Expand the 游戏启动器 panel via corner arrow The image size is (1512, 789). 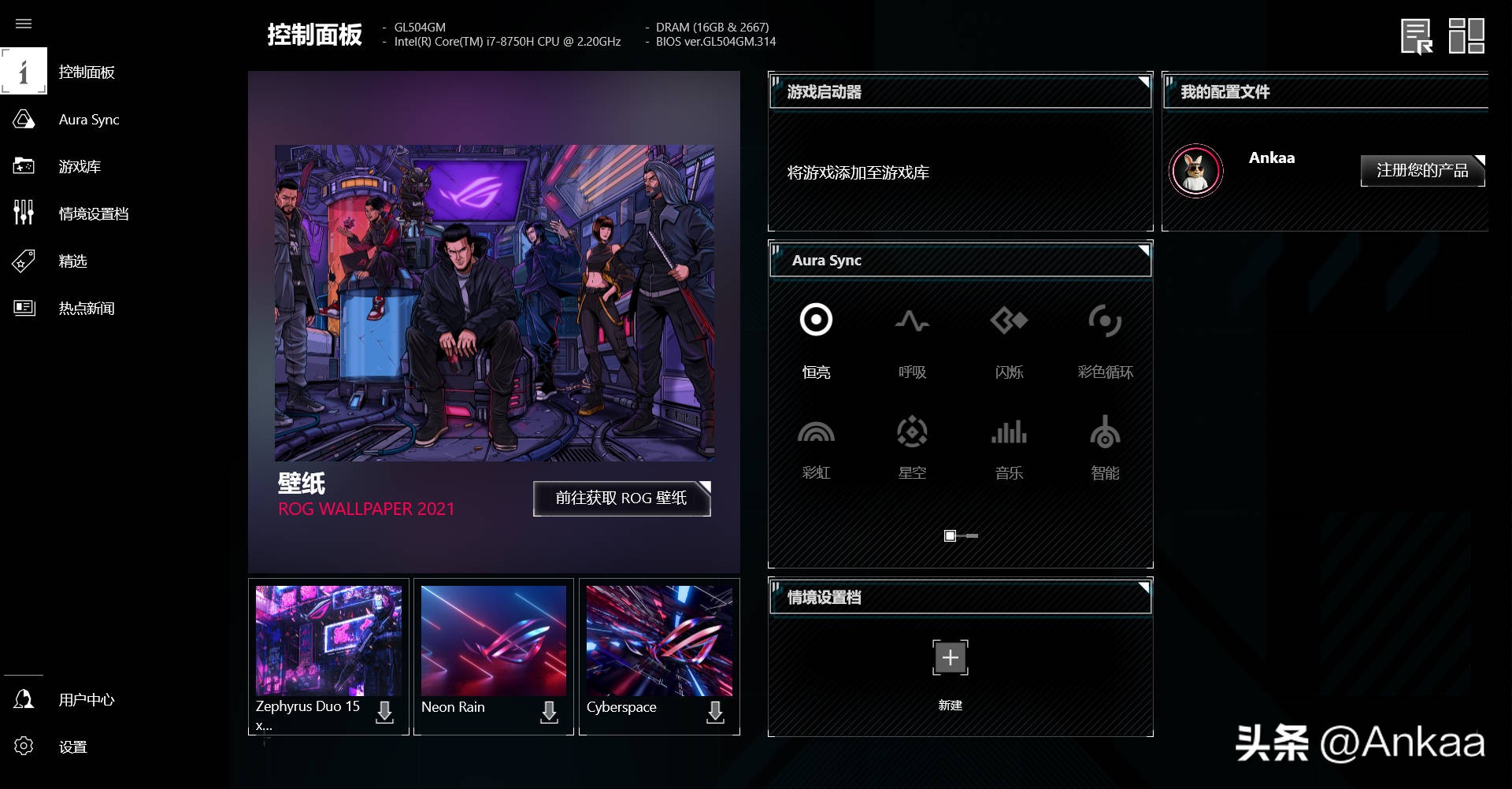(1143, 83)
